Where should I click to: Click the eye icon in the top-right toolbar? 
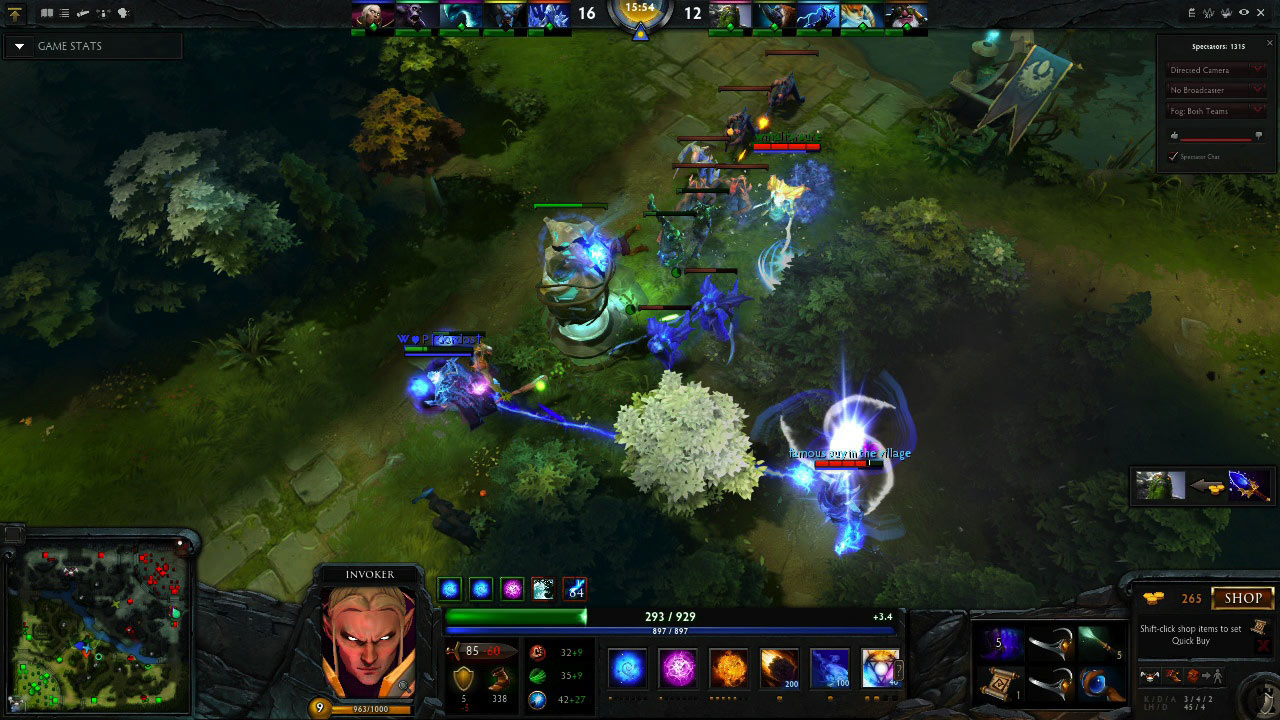[x=1244, y=13]
